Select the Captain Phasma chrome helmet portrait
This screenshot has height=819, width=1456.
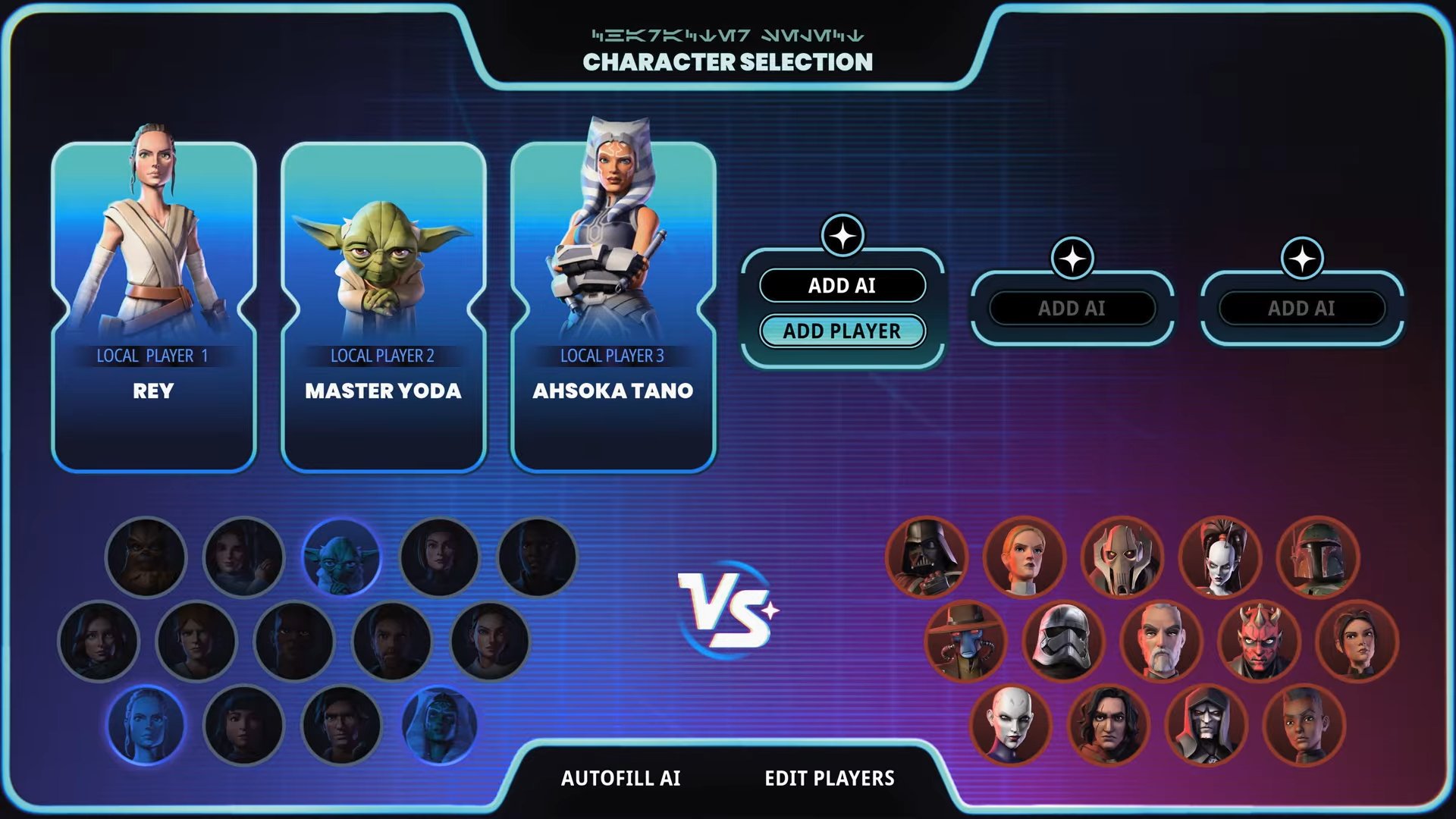[x=1062, y=642]
